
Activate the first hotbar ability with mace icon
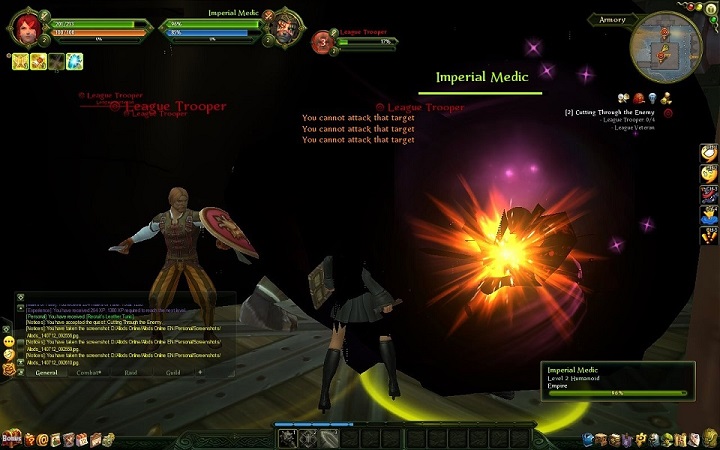click(x=288, y=438)
